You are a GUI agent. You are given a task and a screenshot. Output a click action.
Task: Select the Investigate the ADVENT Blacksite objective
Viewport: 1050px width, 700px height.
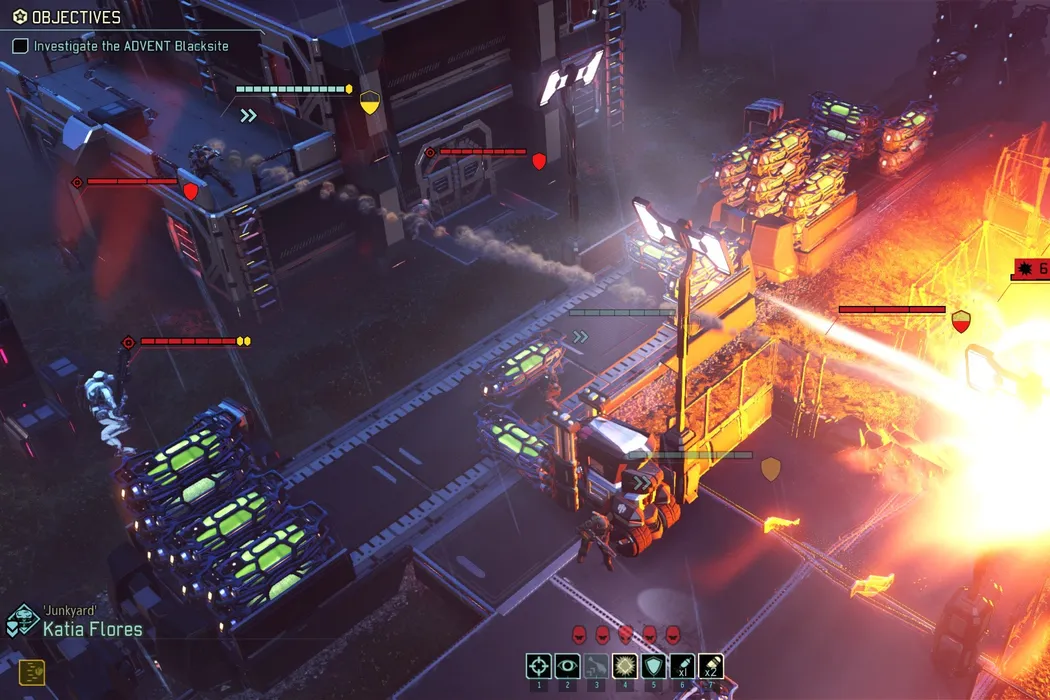pyautogui.click(x=130, y=46)
